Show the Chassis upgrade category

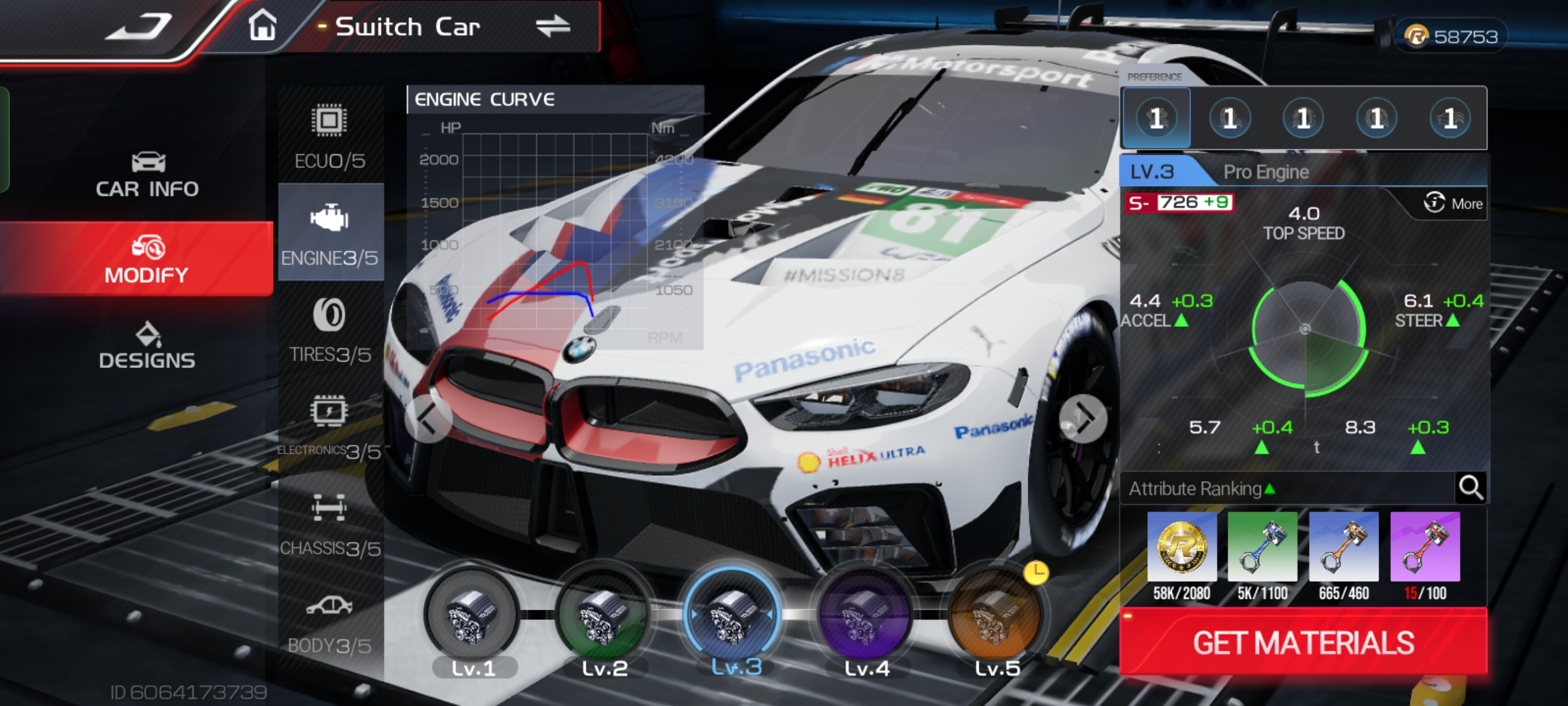coord(330,524)
